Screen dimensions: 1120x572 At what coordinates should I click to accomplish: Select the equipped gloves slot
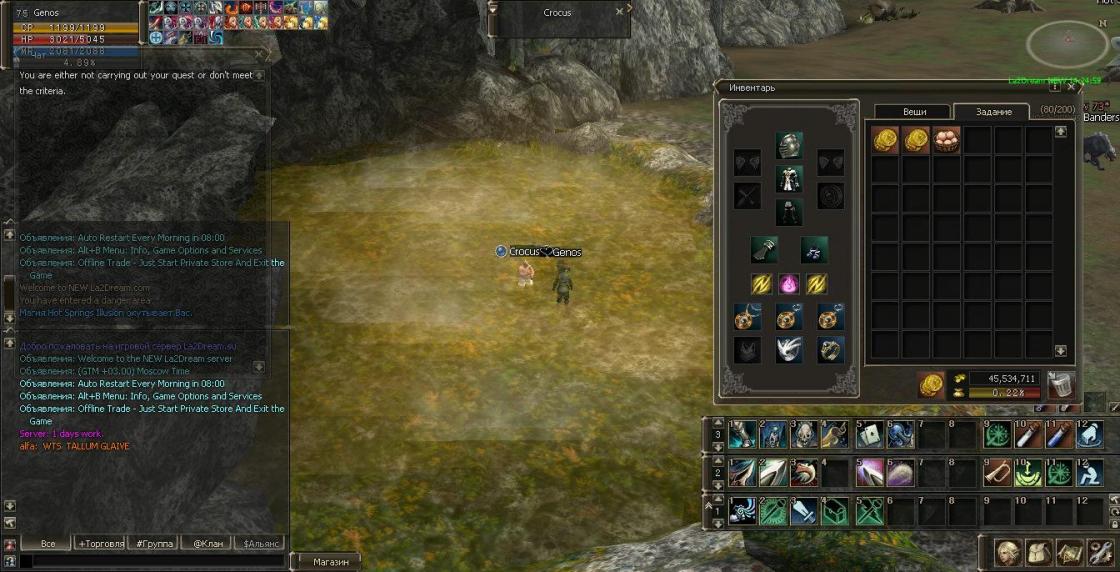coord(765,249)
